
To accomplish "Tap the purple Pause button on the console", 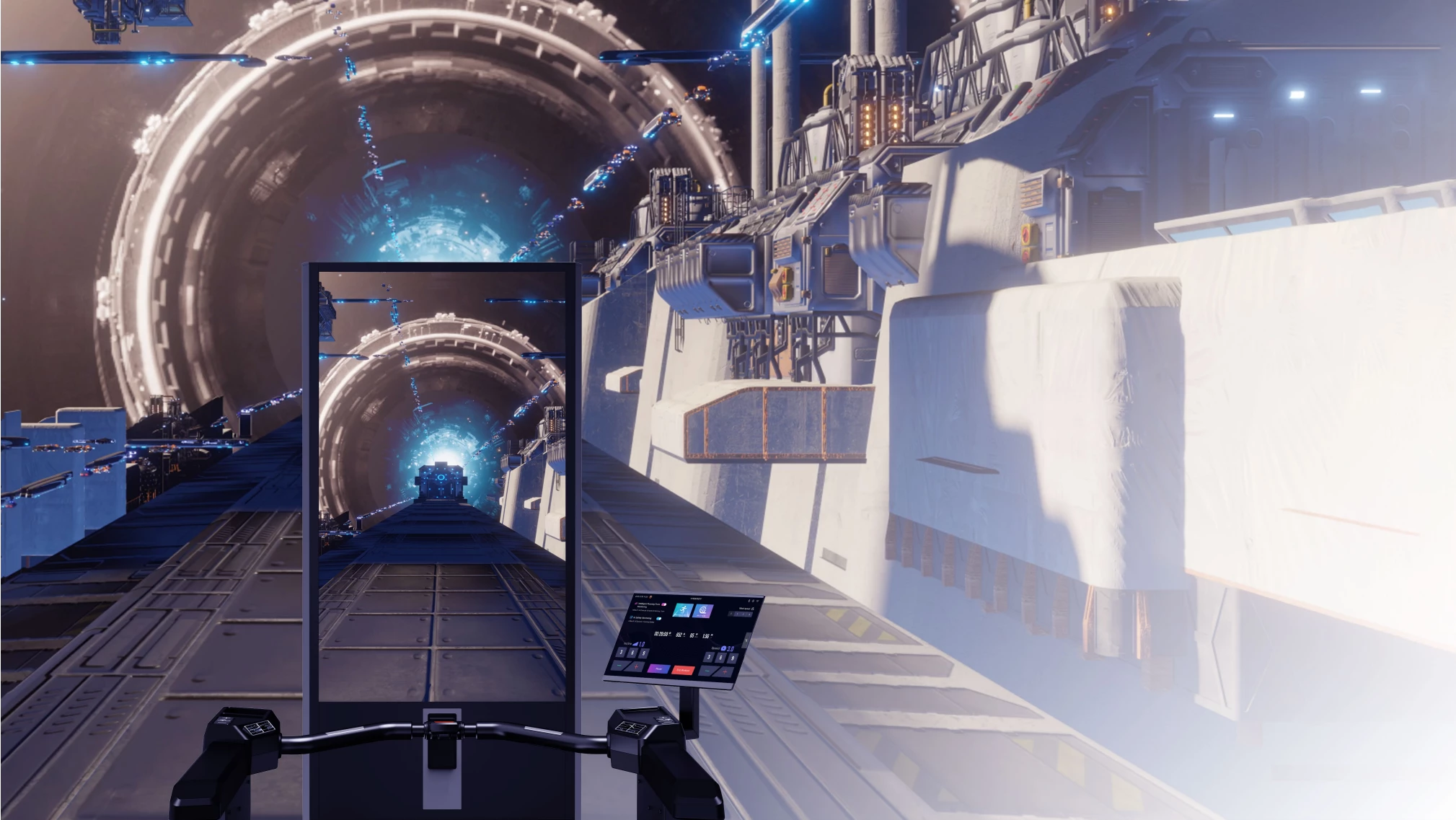I will click(x=659, y=669).
